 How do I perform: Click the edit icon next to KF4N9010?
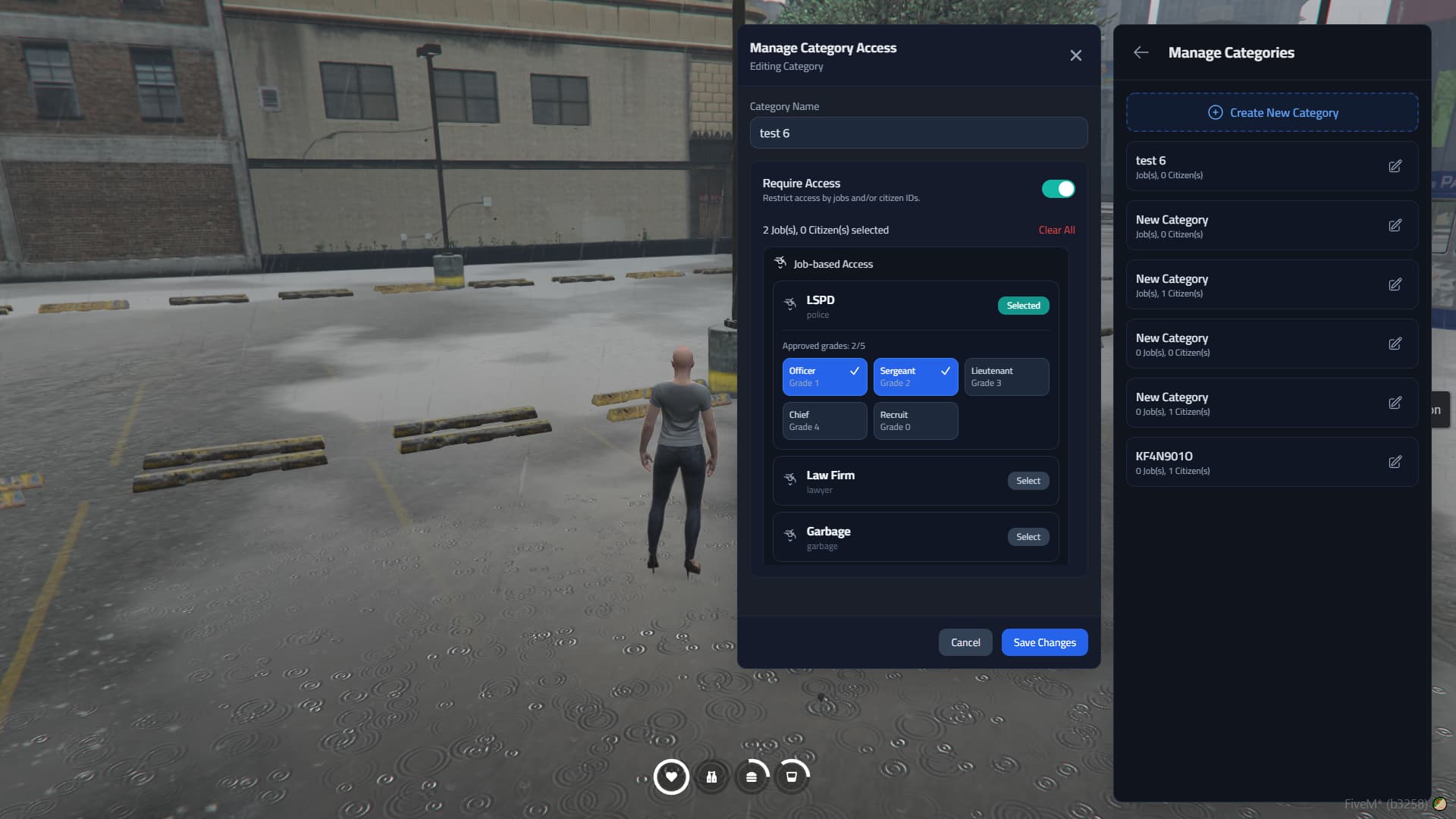[1396, 461]
